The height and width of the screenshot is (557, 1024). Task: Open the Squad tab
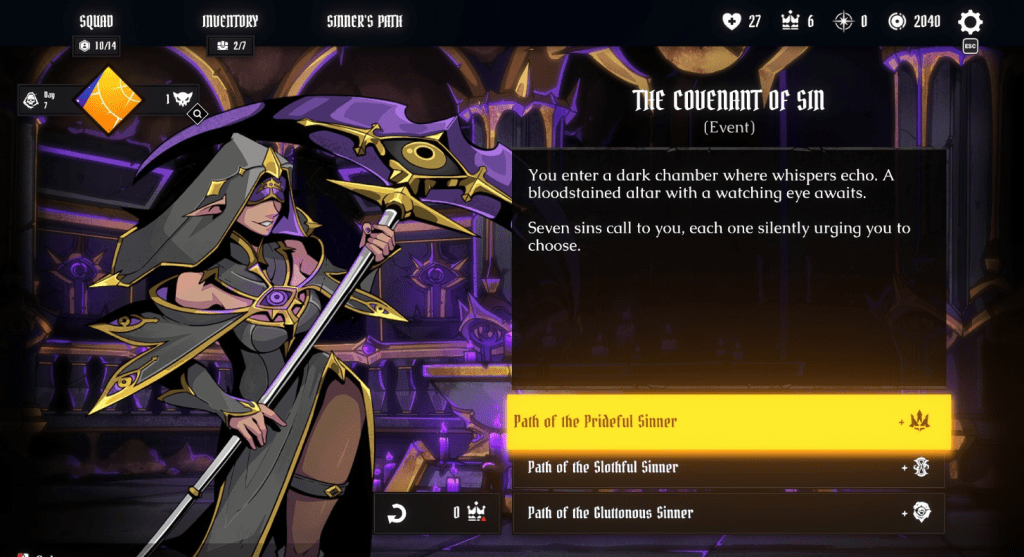96,21
